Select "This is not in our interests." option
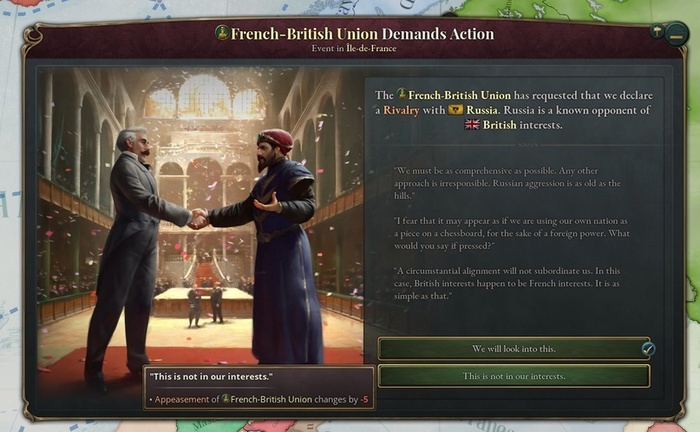The image size is (700, 432). click(x=513, y=376)
